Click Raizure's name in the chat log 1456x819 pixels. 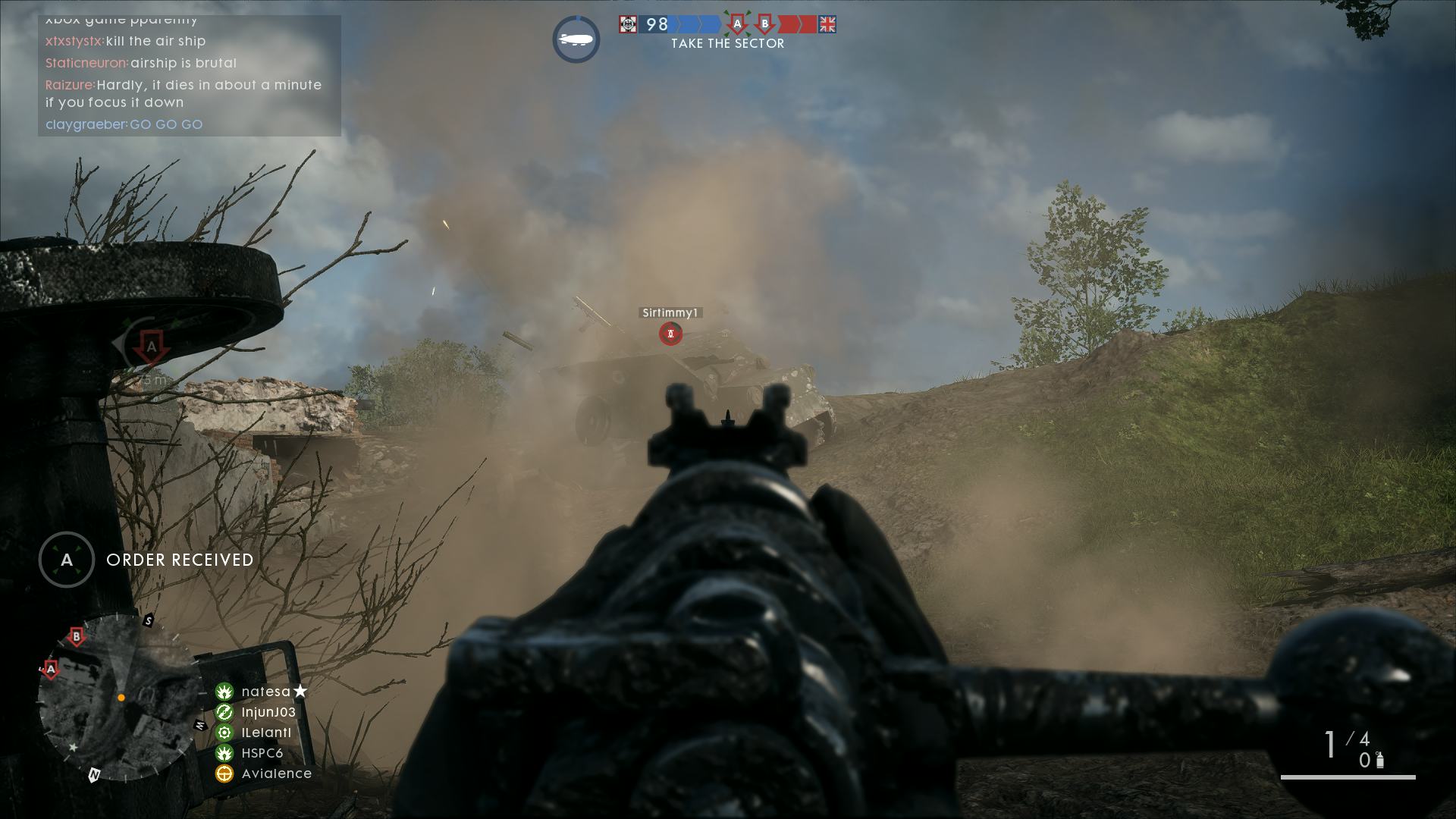[x=67, y=85]
